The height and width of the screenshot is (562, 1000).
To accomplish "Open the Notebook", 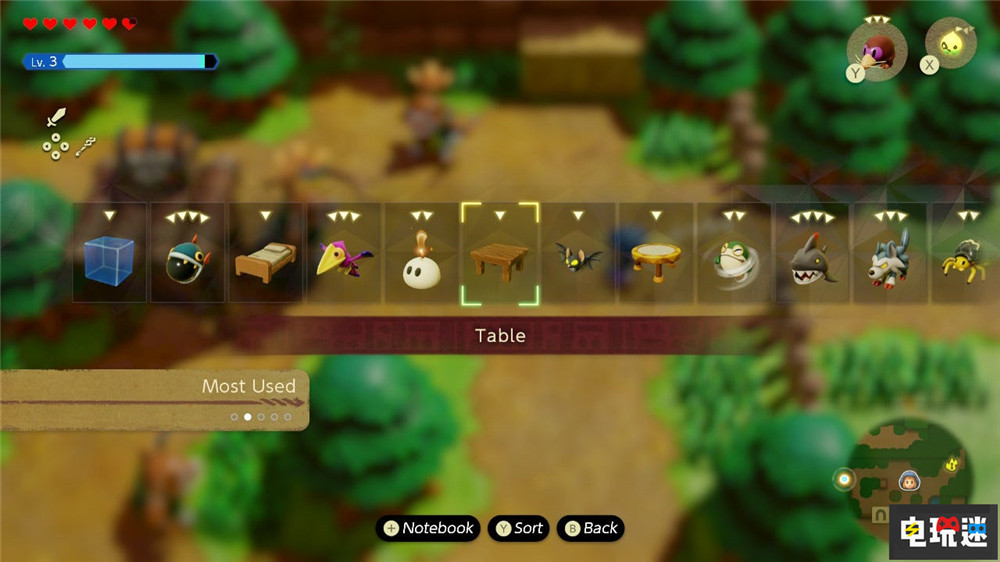I will (428, 528).
